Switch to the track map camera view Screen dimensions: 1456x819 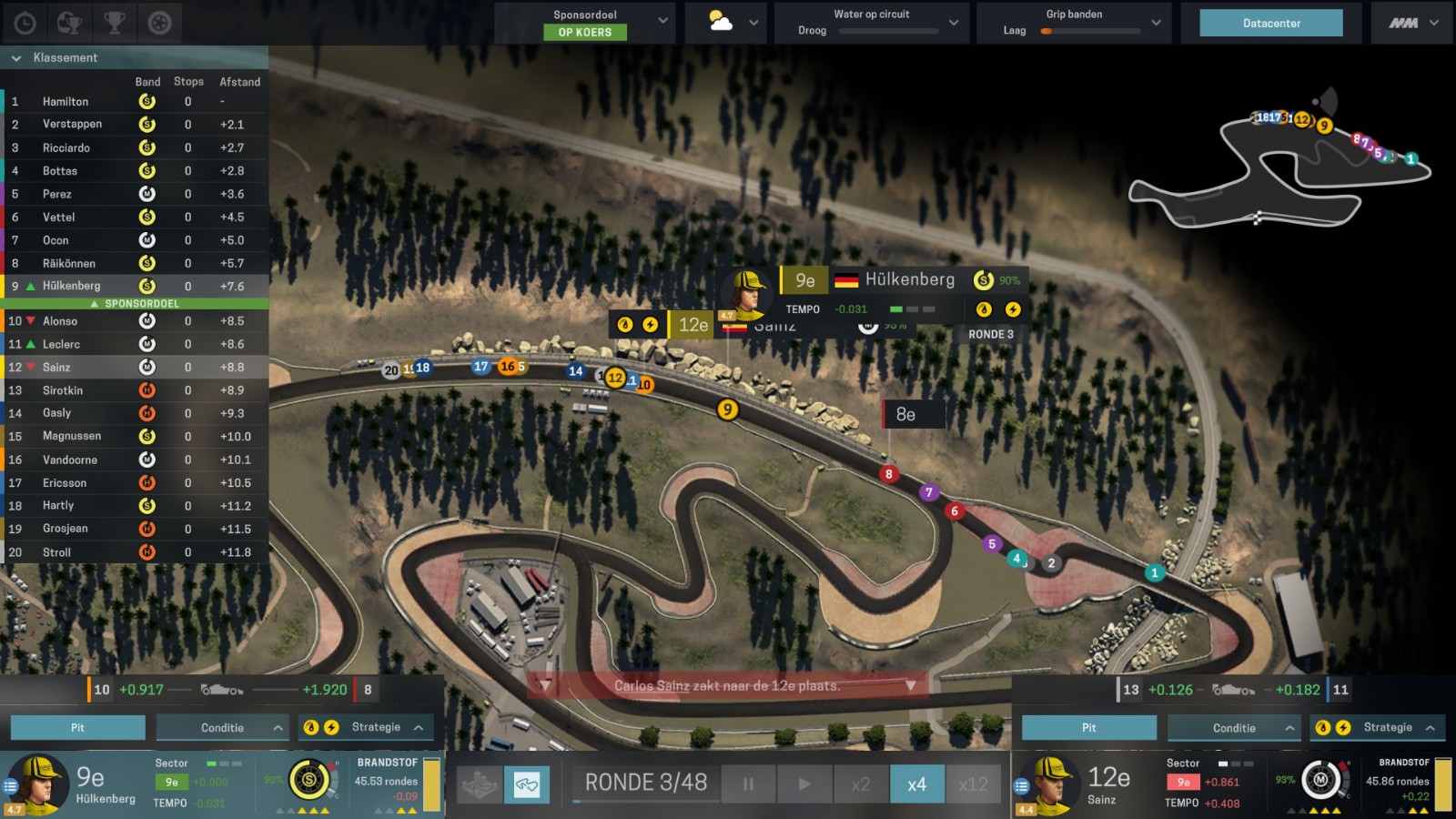527,784
